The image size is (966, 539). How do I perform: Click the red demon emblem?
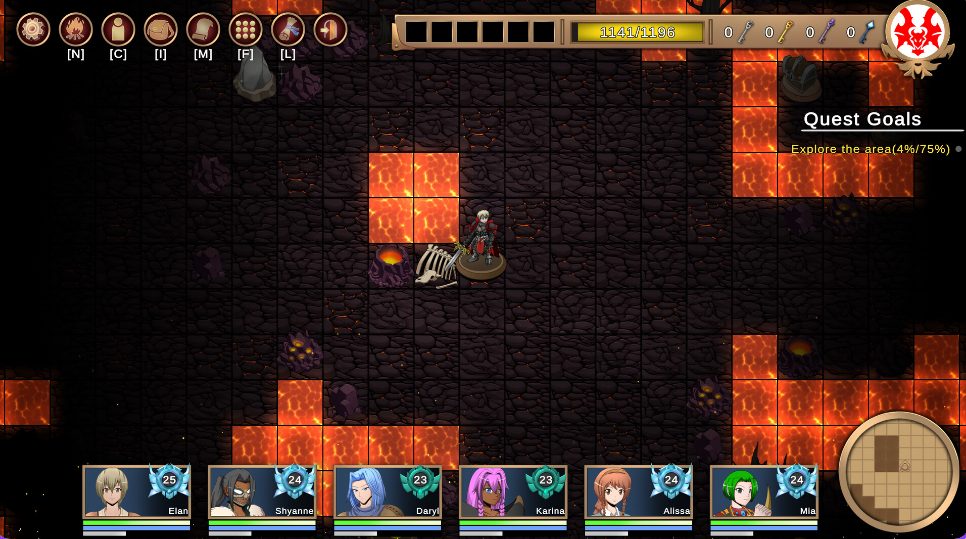click(918, 34)
